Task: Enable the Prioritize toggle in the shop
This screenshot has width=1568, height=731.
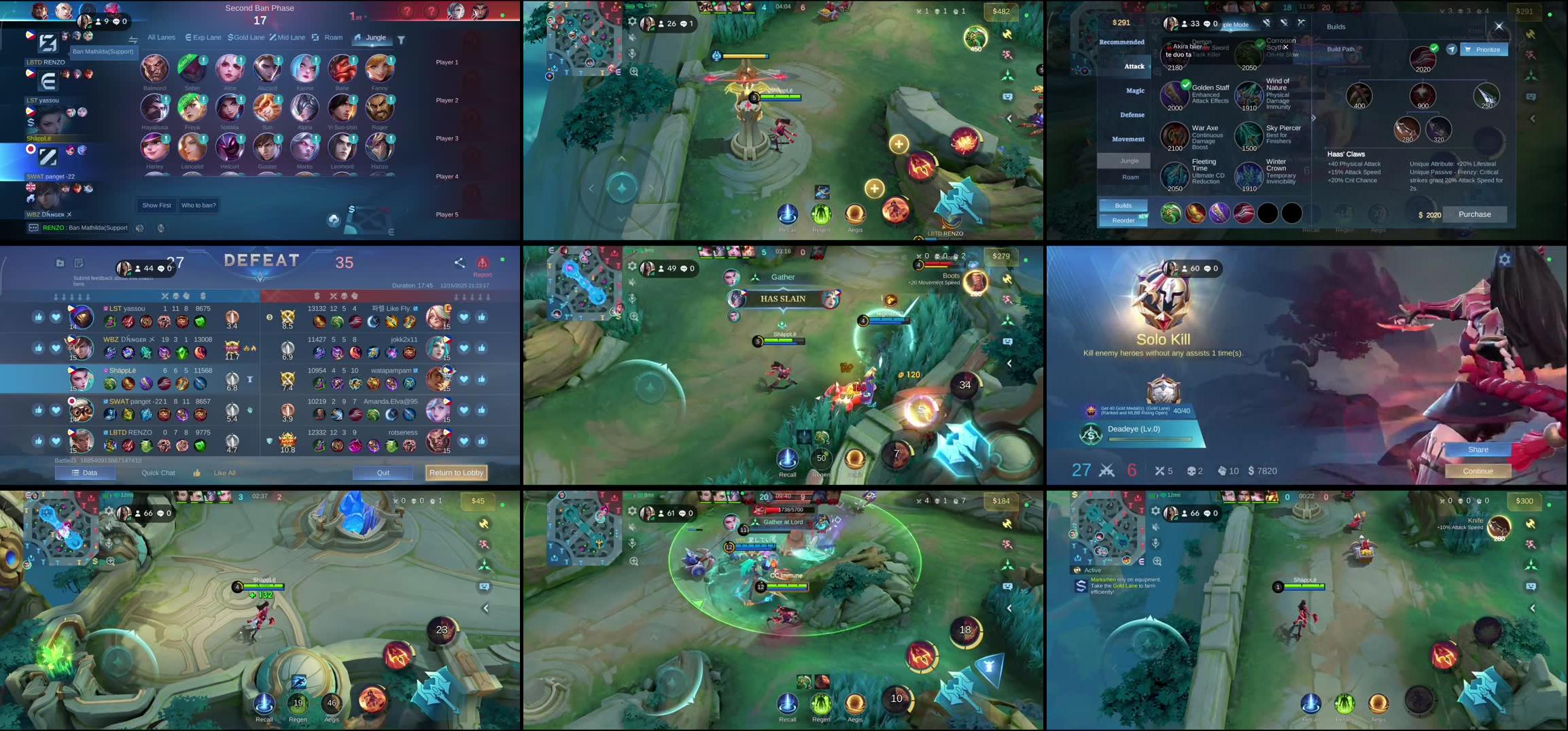Action: click(1484, 49)
